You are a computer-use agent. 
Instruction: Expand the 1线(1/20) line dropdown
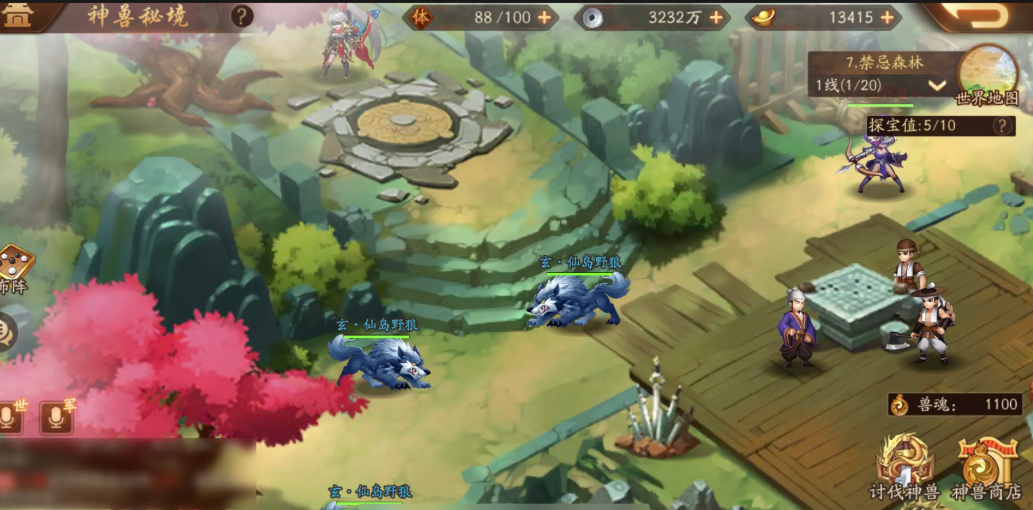coord(936,85)
